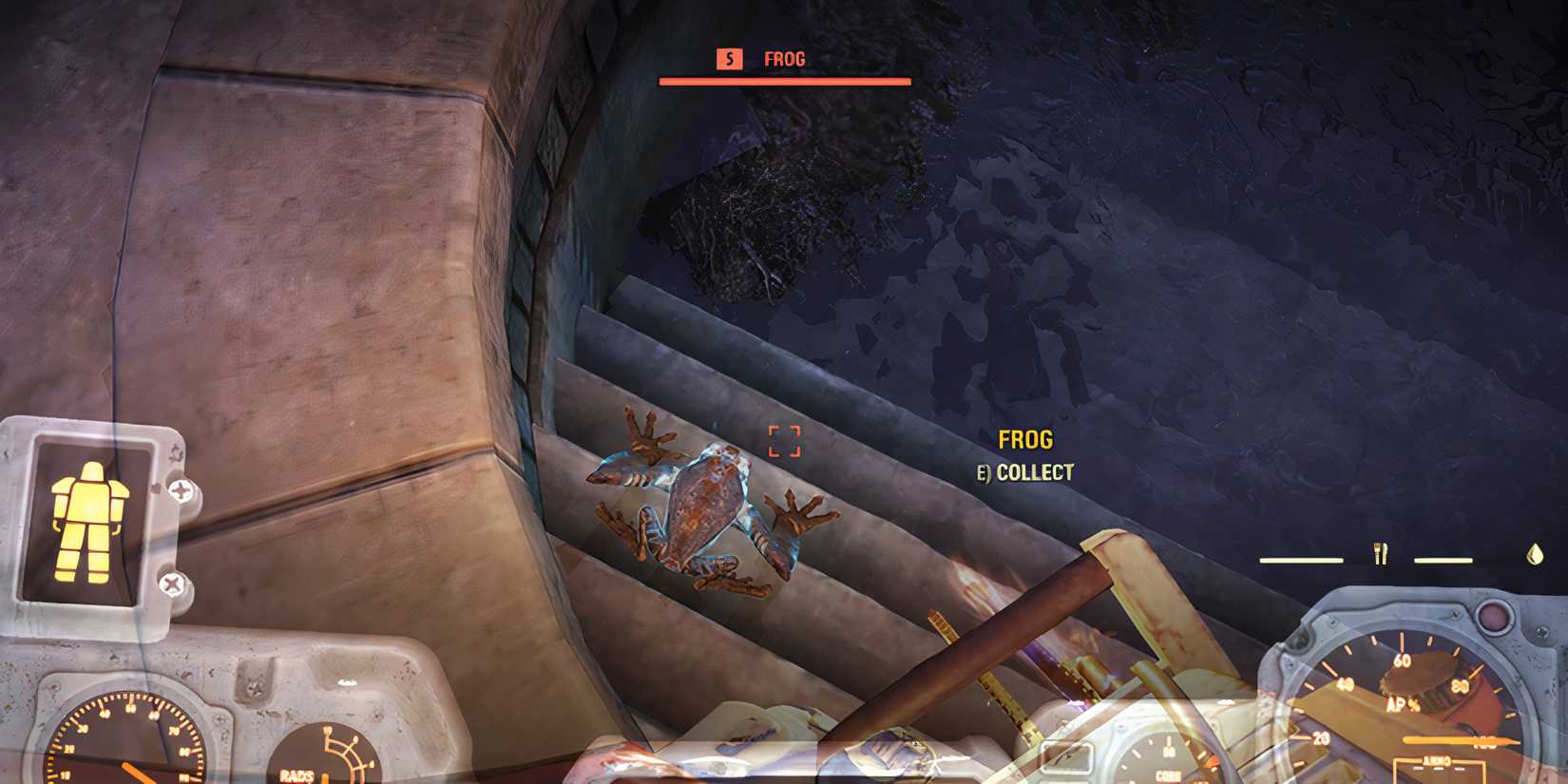Image resolution: width=1568 pixels, height=784 pixels.
Task: Click the fork and knife hunger icon
Action: (1380, 553)
